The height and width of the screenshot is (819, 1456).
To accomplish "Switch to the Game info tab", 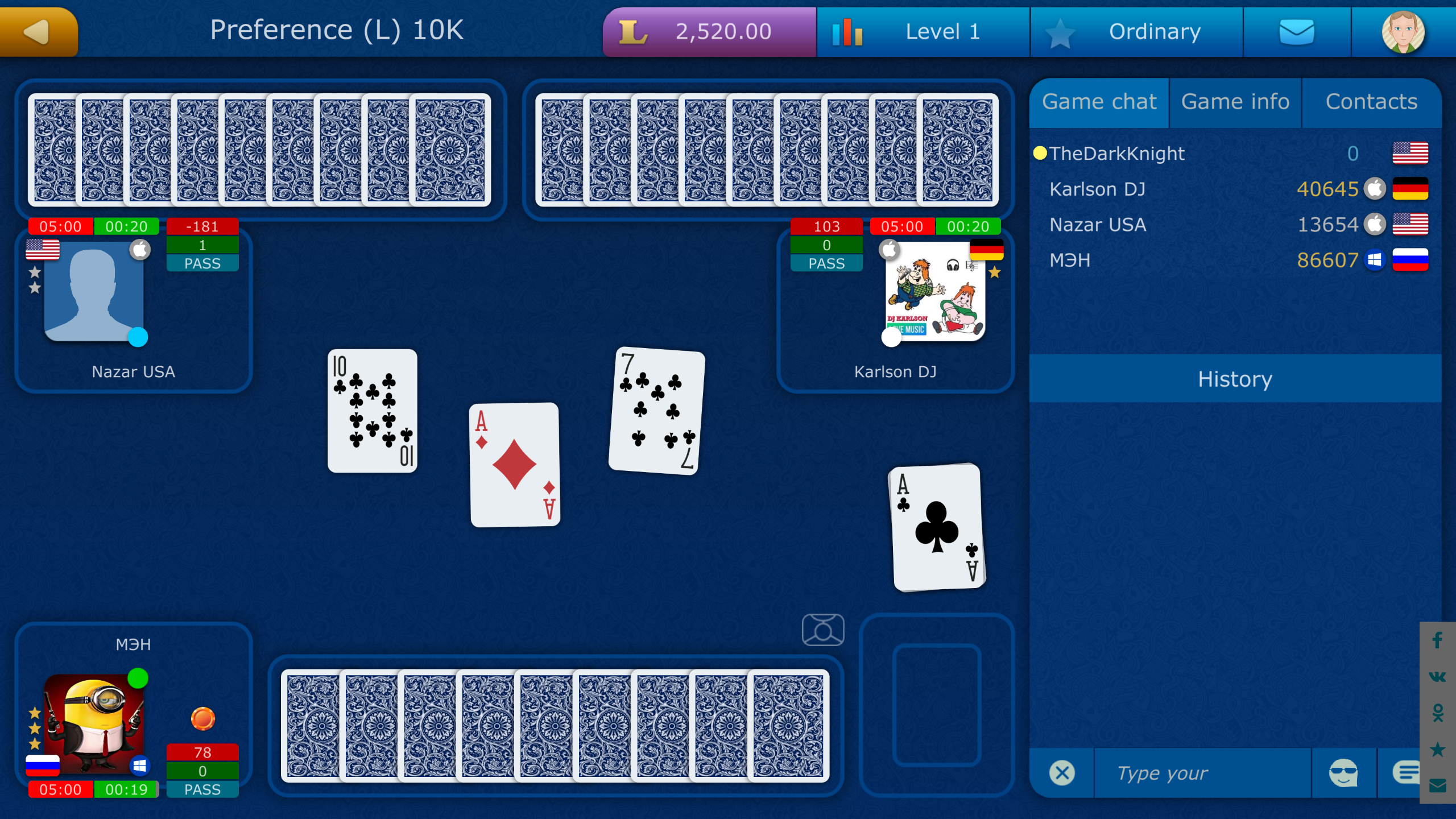I will click(x=1235, y=102).
